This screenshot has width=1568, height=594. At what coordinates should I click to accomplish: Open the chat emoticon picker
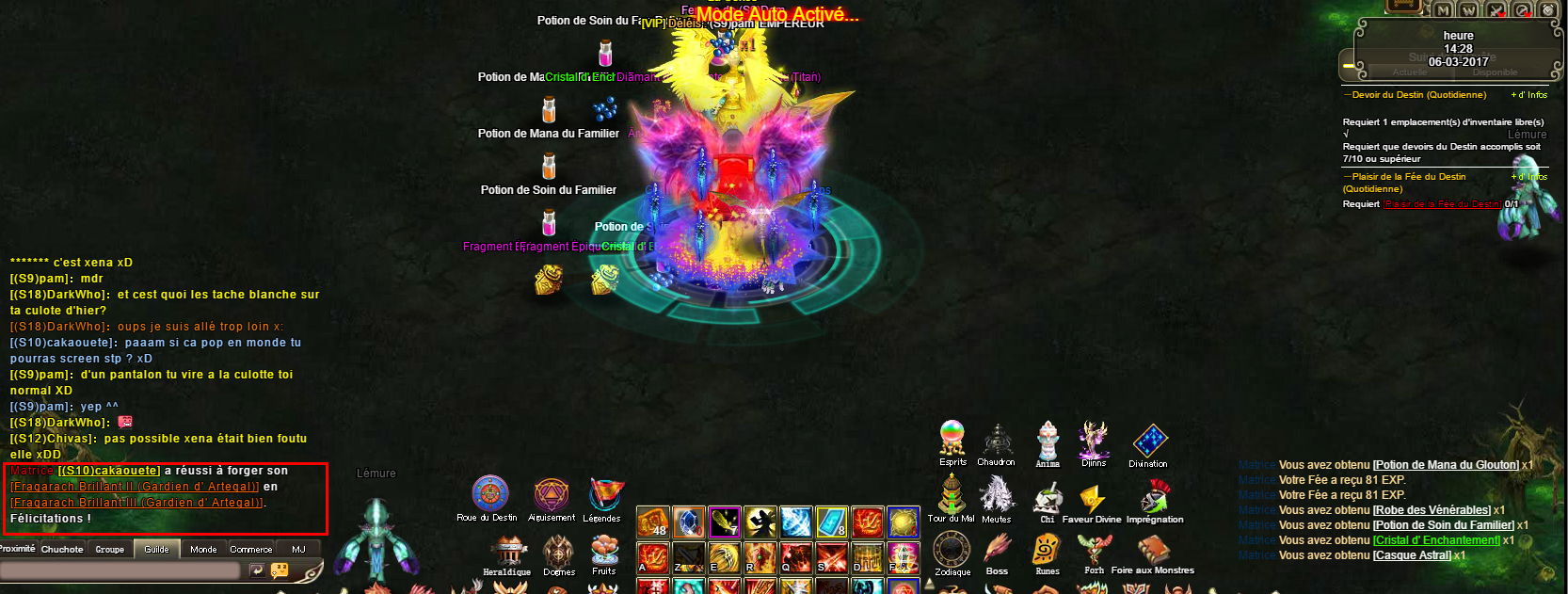click(x=280, y=570)
